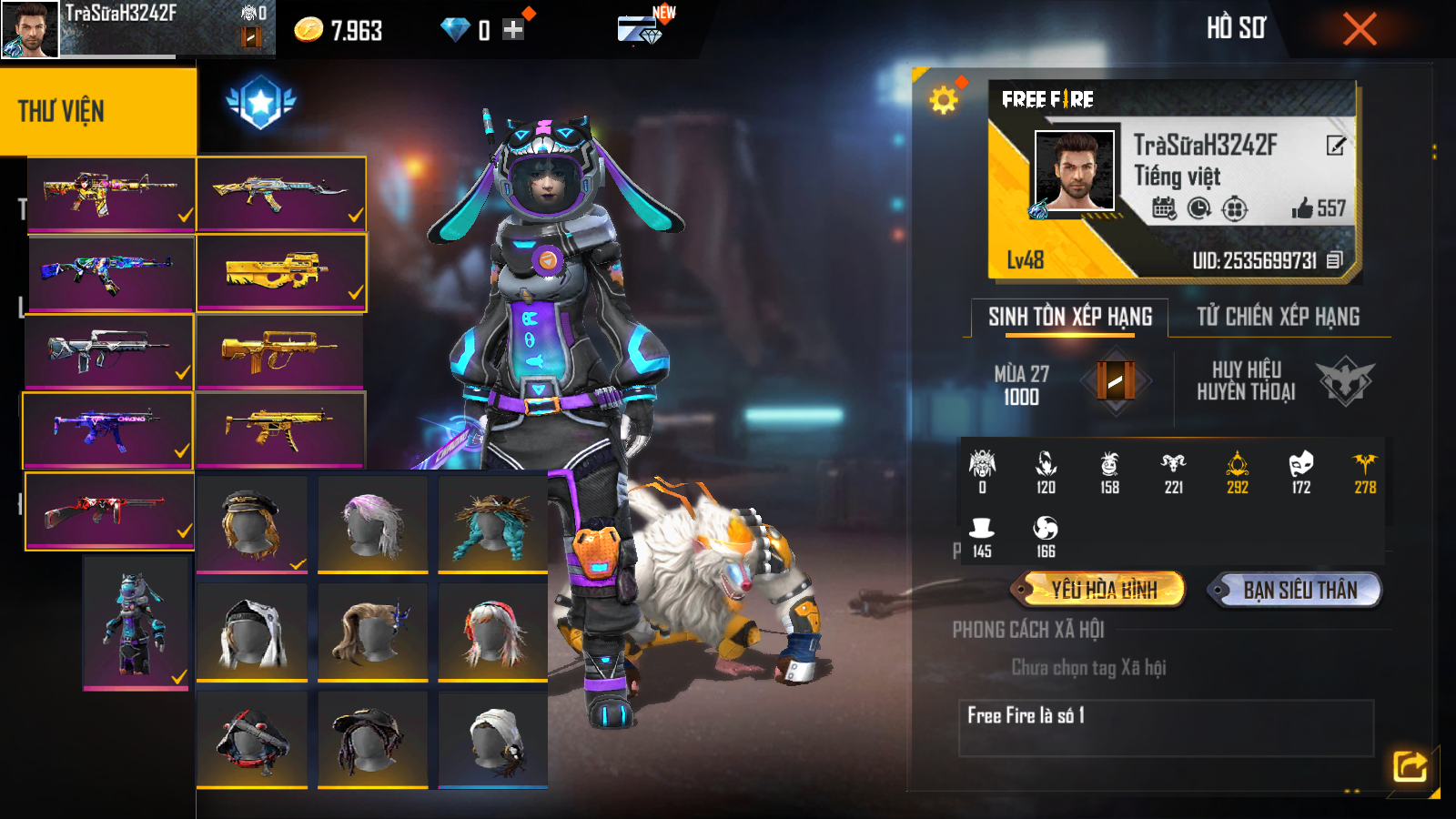Edit the Free Fire là số 1 signature
The height and width of the screenshot is (819, 1456).
point(1165,727)
